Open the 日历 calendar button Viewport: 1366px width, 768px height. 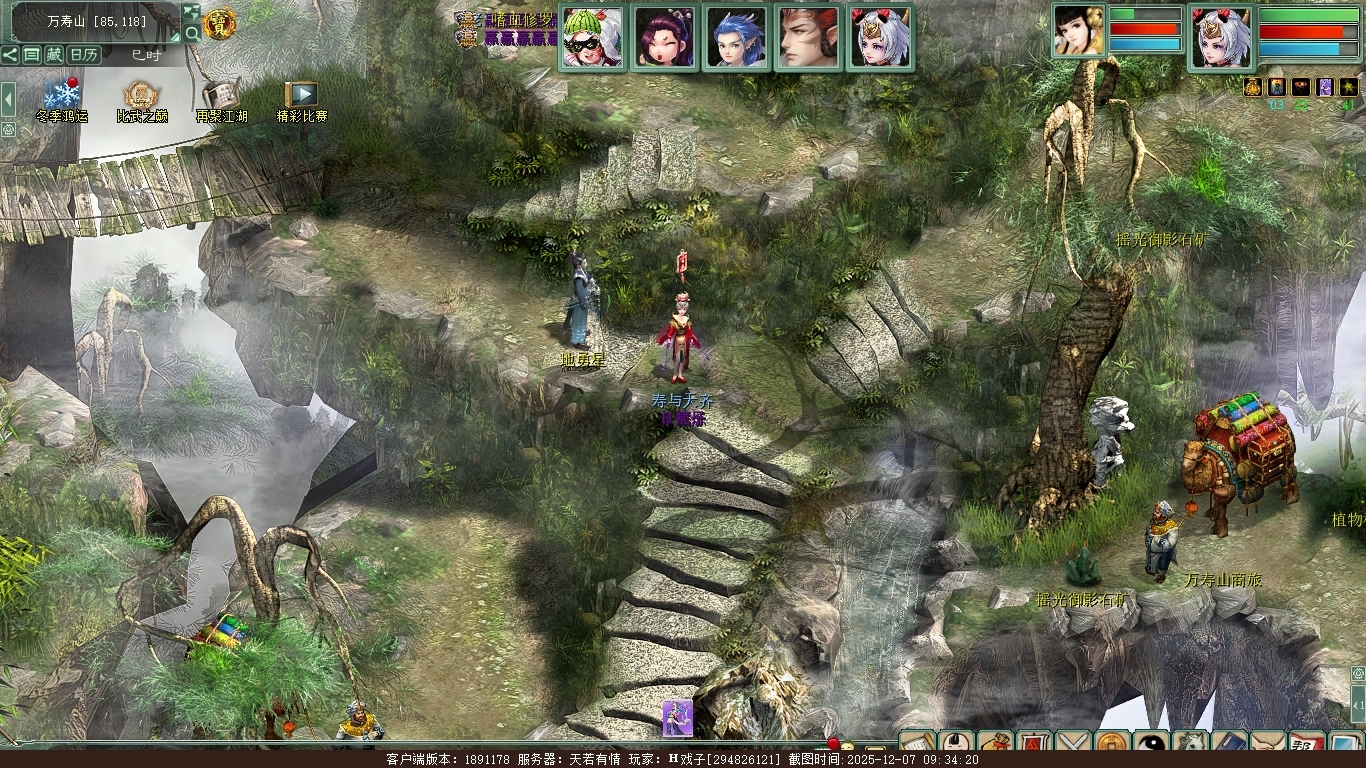84,55
